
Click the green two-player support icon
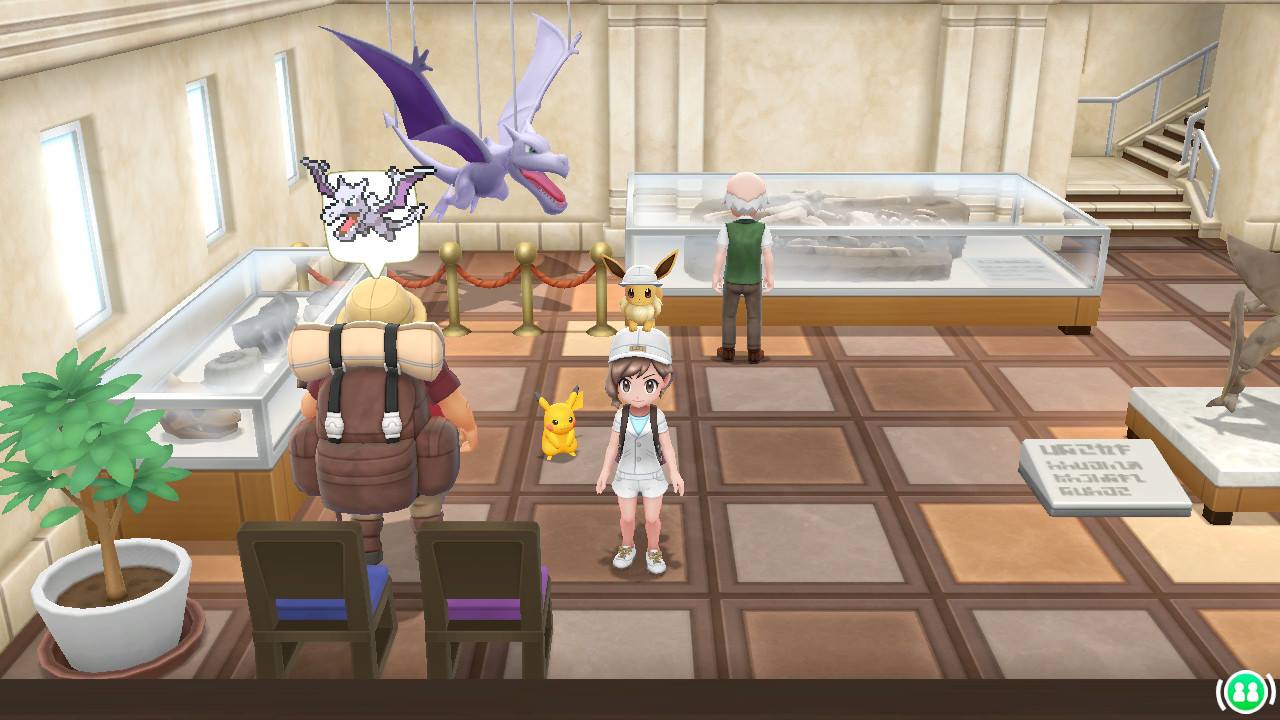pyautogui.click(x=1245, y=691)
